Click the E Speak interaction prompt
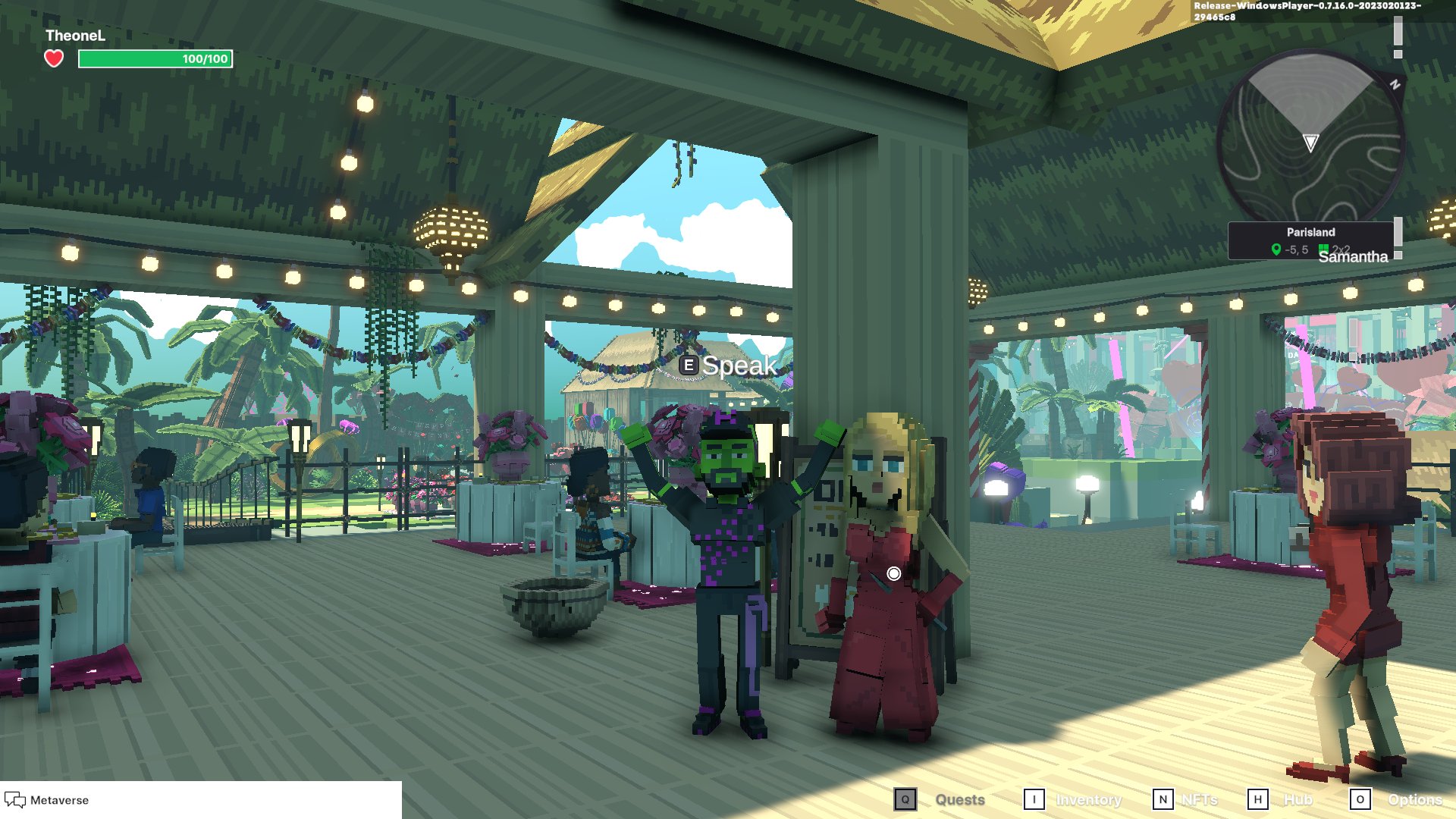The width and height of the screenshot is (1456, 819). click(728, 365)
